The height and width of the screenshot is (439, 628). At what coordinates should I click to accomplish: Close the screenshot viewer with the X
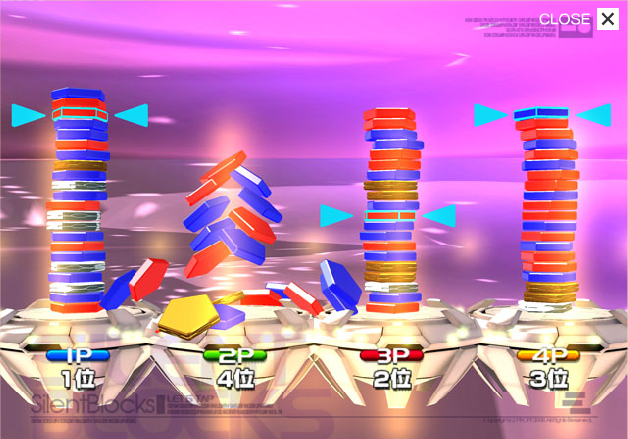[x=607, y=19]
